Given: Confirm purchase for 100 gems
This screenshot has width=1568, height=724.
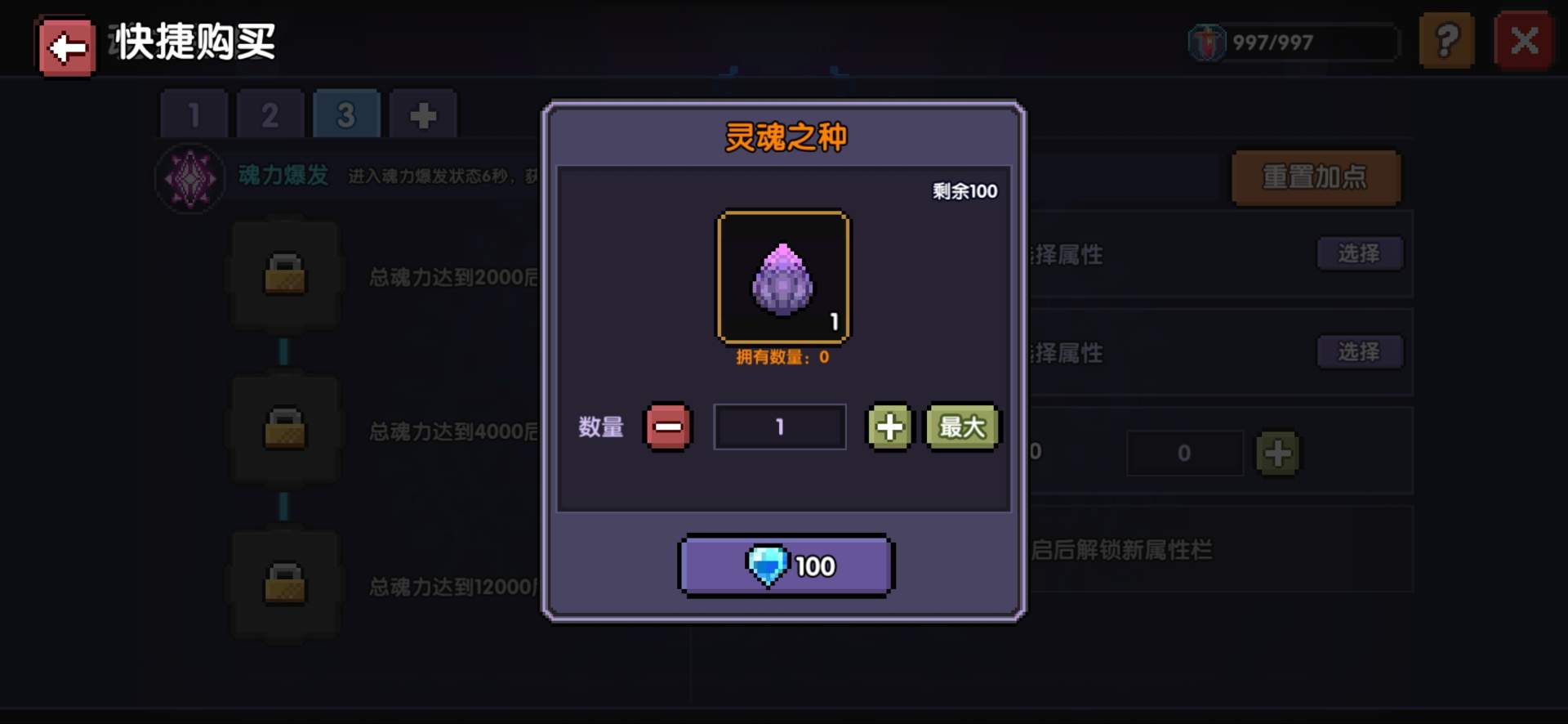Looking at the screenshot, I should coord(785,565).
